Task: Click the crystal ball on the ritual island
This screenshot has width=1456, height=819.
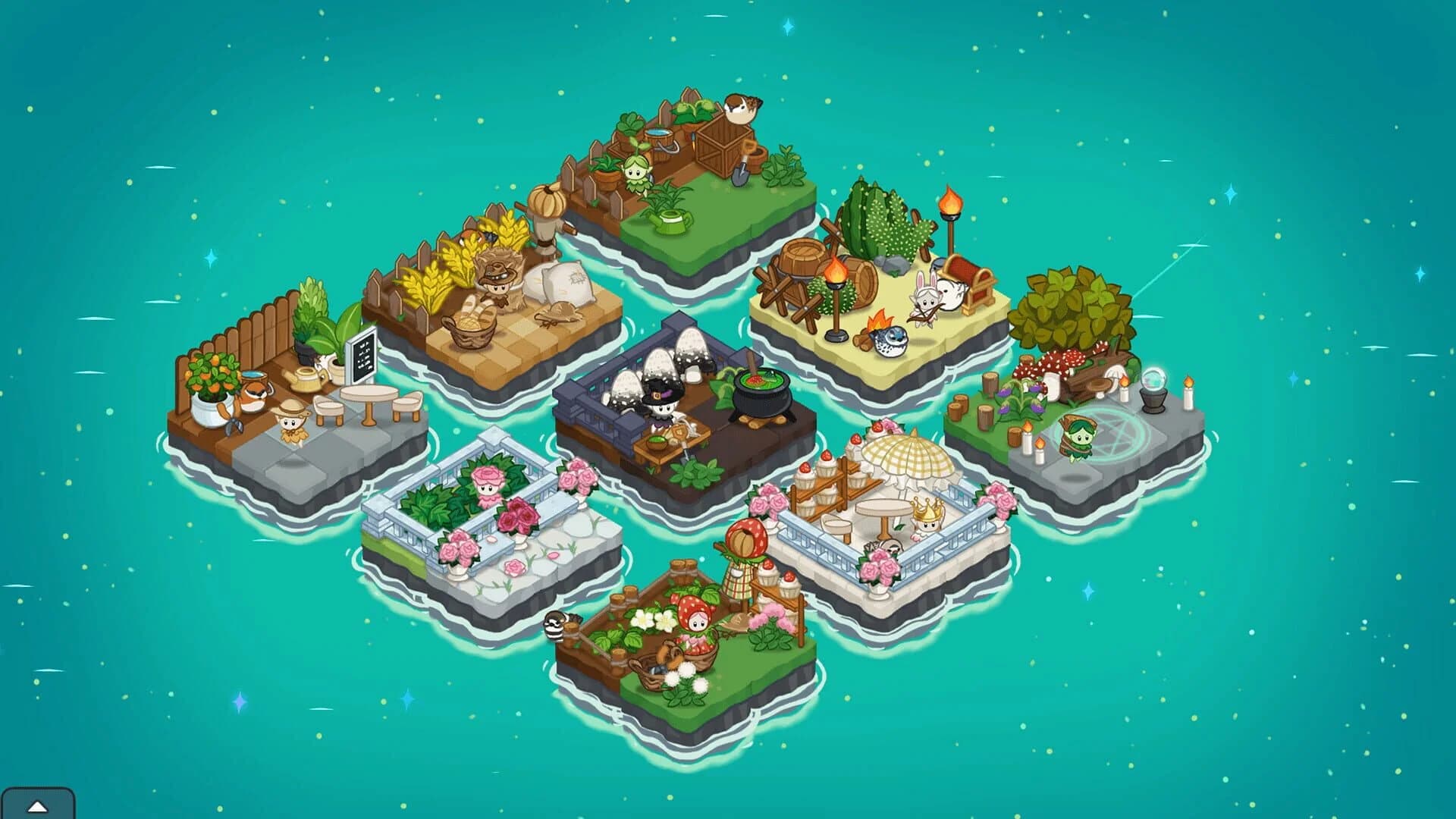Action: [1155, 381]
